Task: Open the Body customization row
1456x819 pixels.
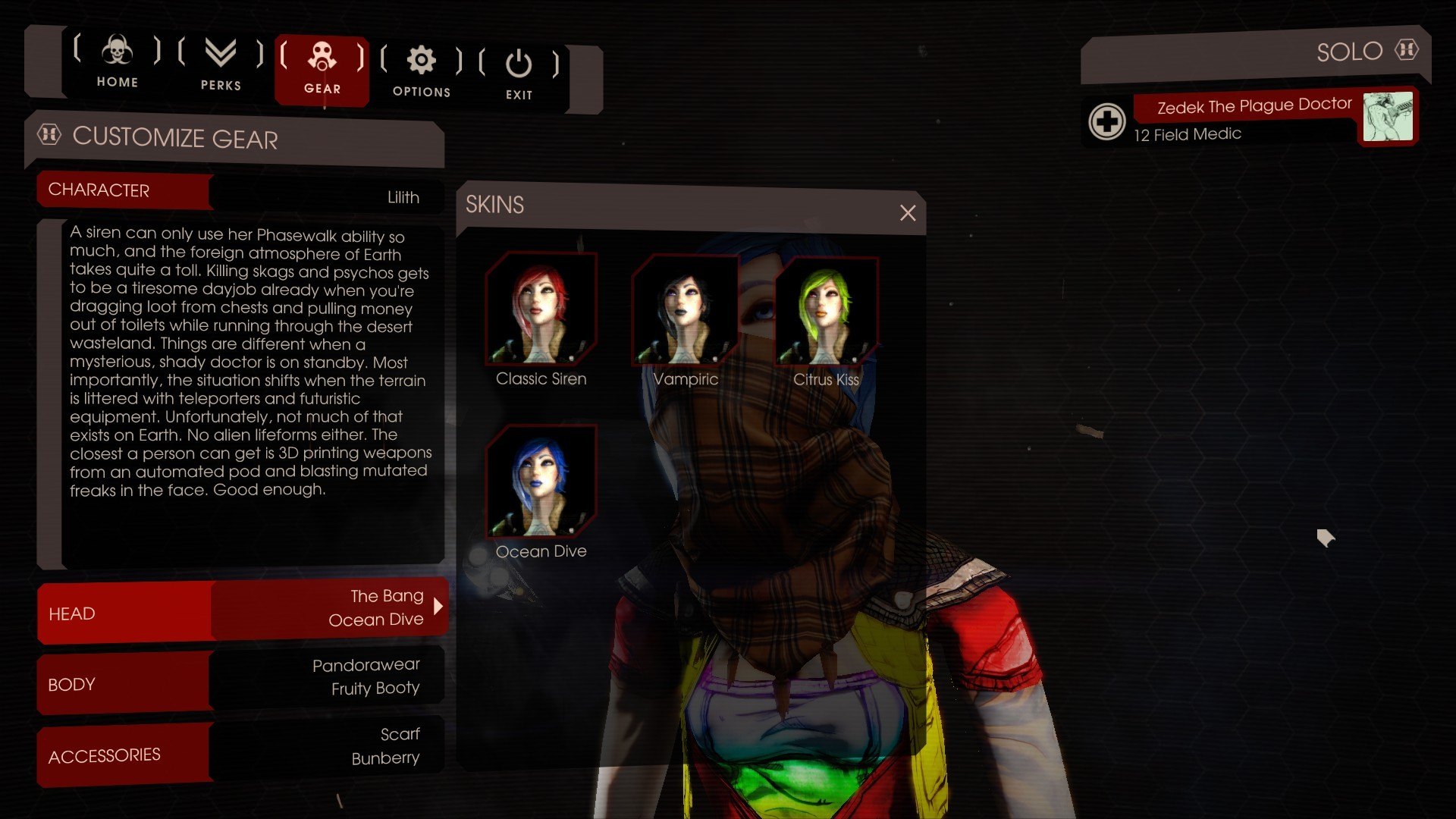Action: (240, 680)
